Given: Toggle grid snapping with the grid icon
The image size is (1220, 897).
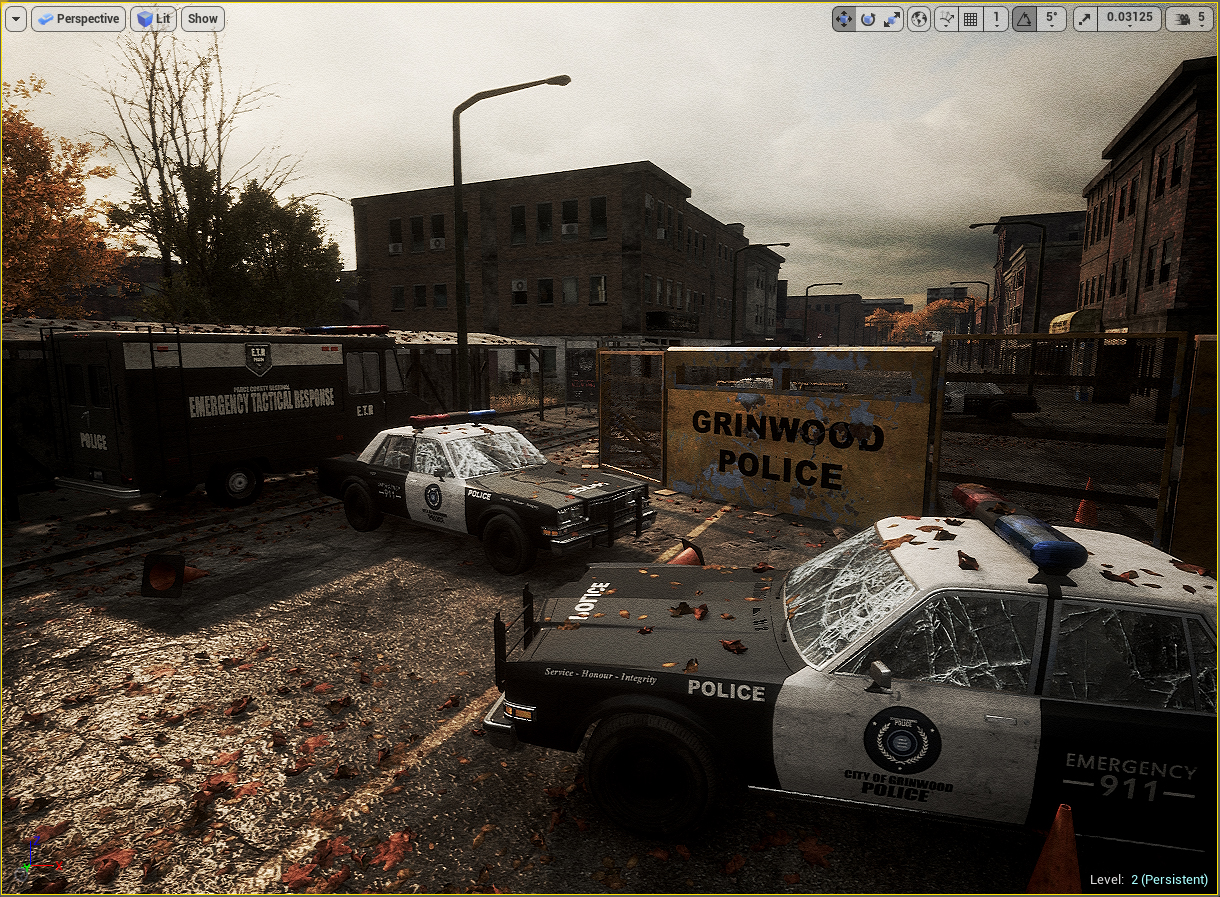Looking at the screenshot, I should [970, 19].
